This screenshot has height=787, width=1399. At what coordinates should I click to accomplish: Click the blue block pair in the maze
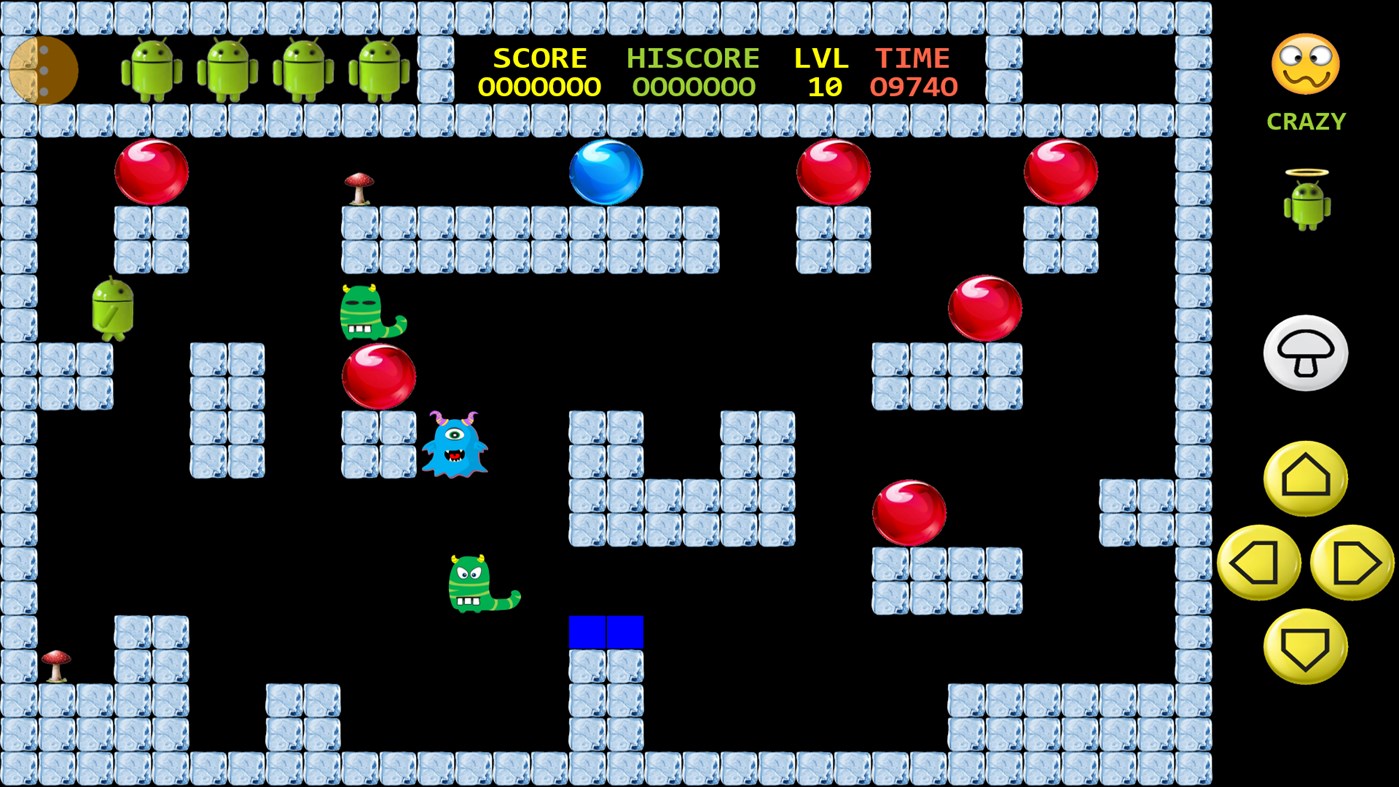tap(606, 629)
